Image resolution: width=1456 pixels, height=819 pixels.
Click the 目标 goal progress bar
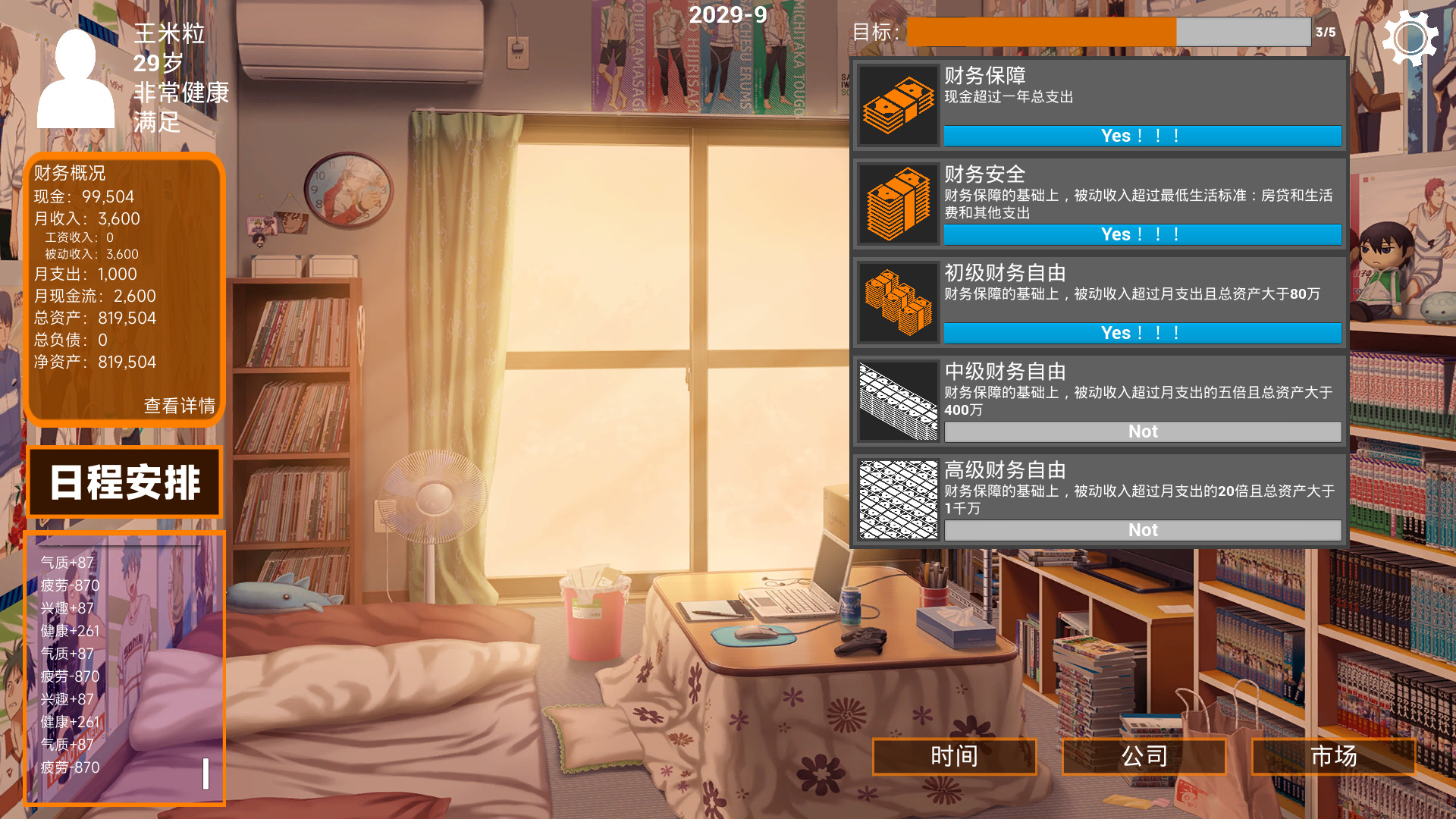(1107, 33)
